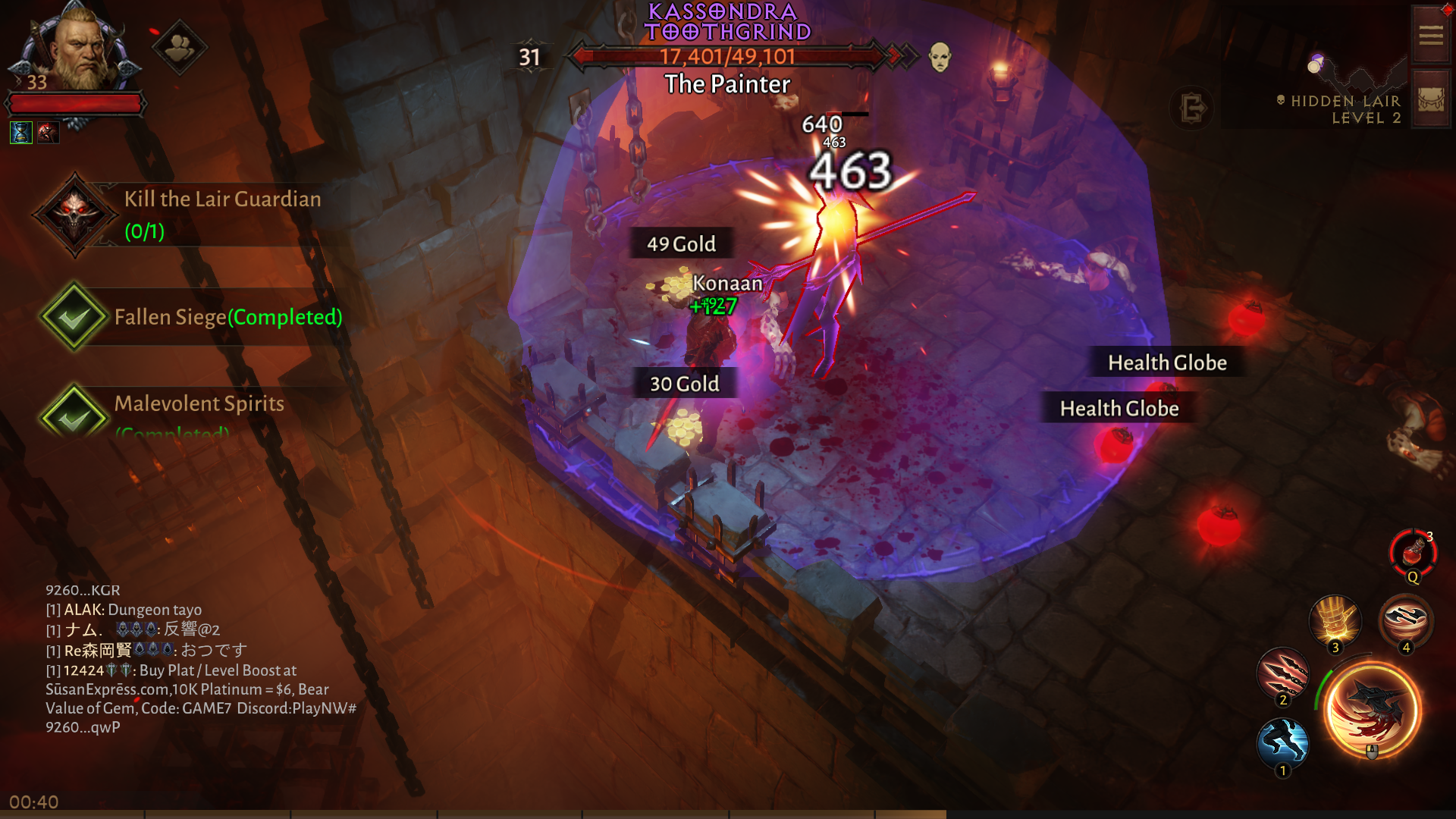Select the player name Konaan
Viewport: 1456px width, 819px height.
pos(726,283)
